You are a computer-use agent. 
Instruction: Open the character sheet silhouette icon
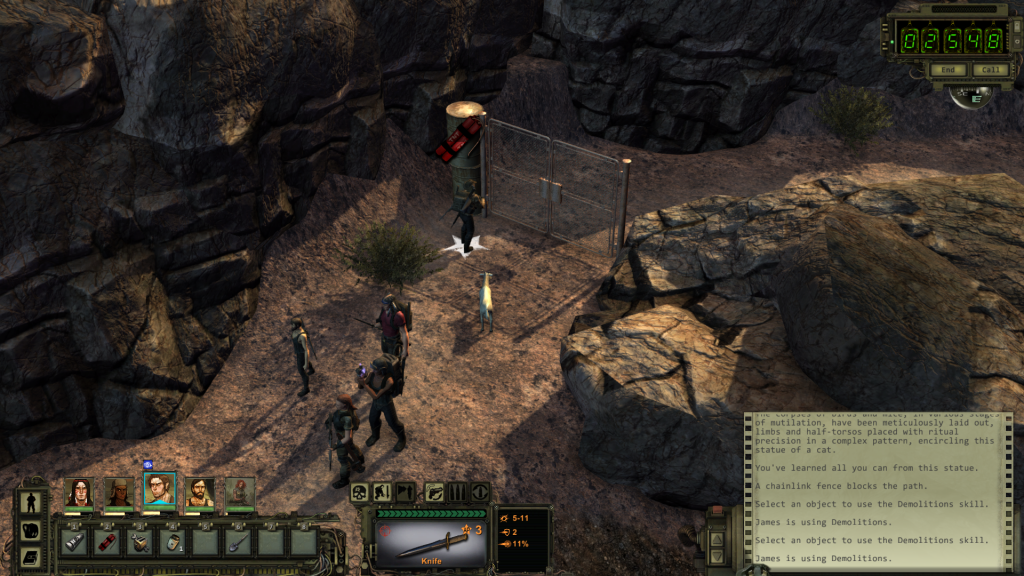click(31, 502)
